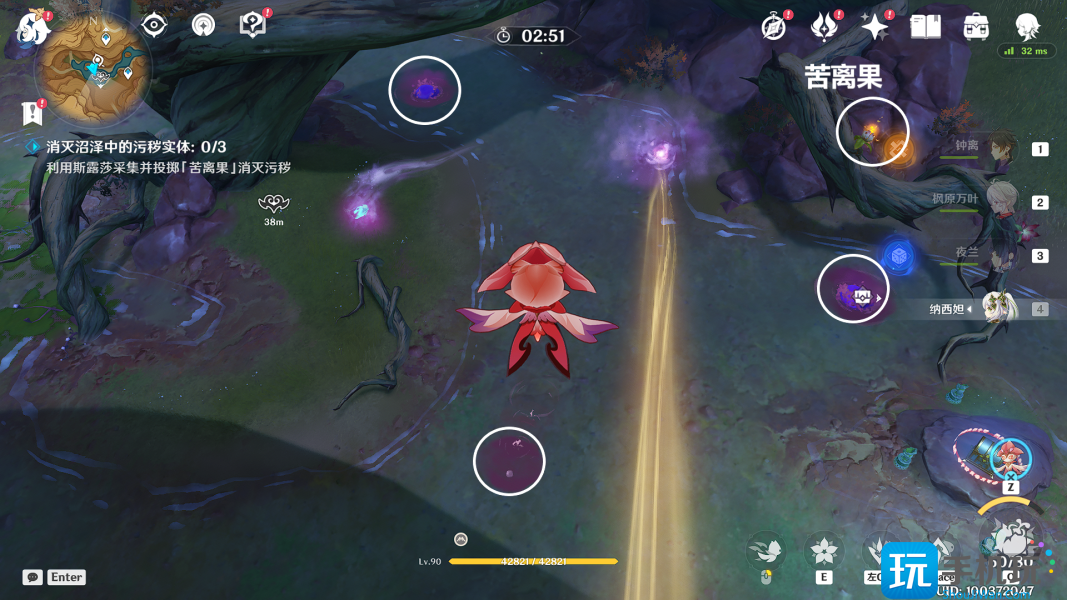Open the four-pointed star wish icon
The image size is (1067, 600).
coord(874,27)
